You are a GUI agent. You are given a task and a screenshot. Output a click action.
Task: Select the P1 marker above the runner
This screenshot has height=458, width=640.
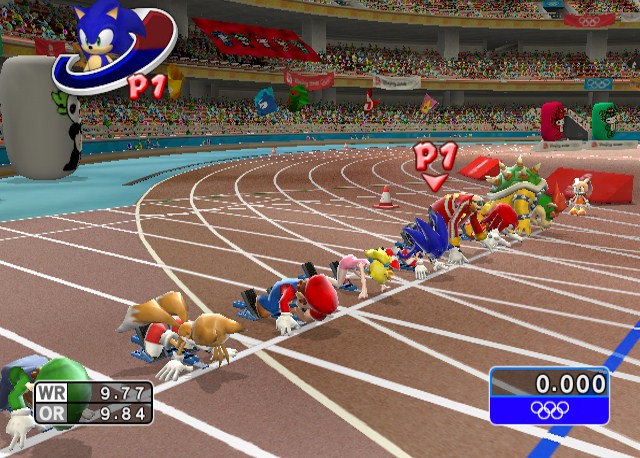tap(435, 160)
